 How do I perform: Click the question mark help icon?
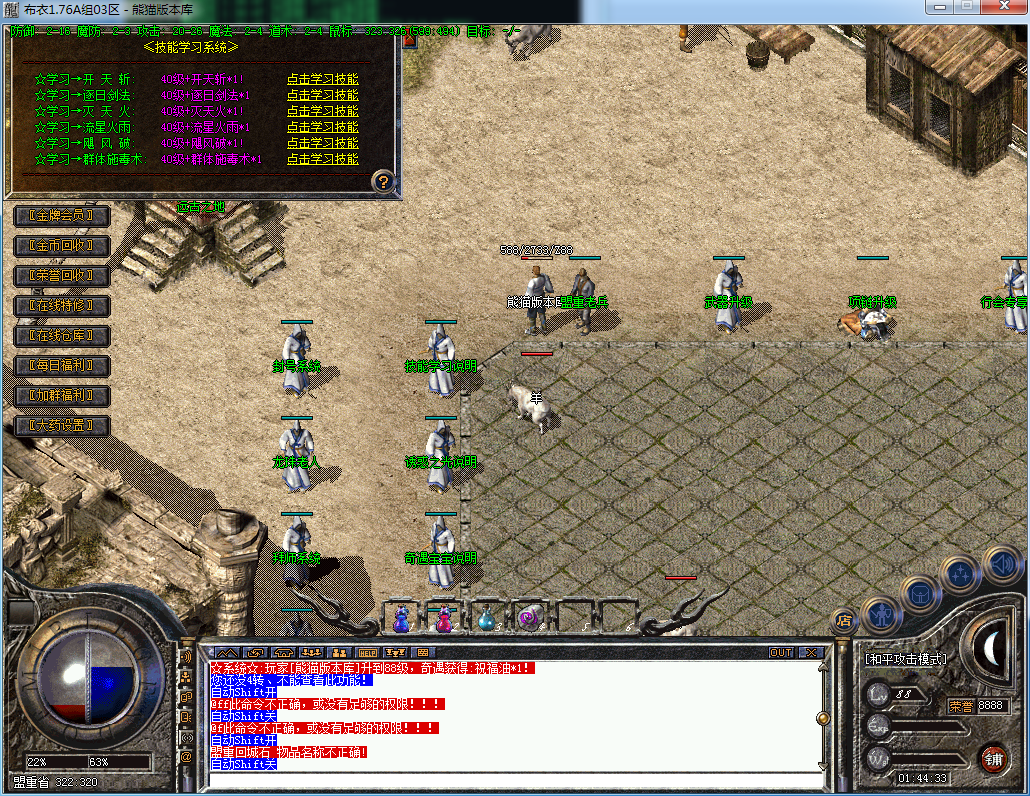(x=383, y=182)
